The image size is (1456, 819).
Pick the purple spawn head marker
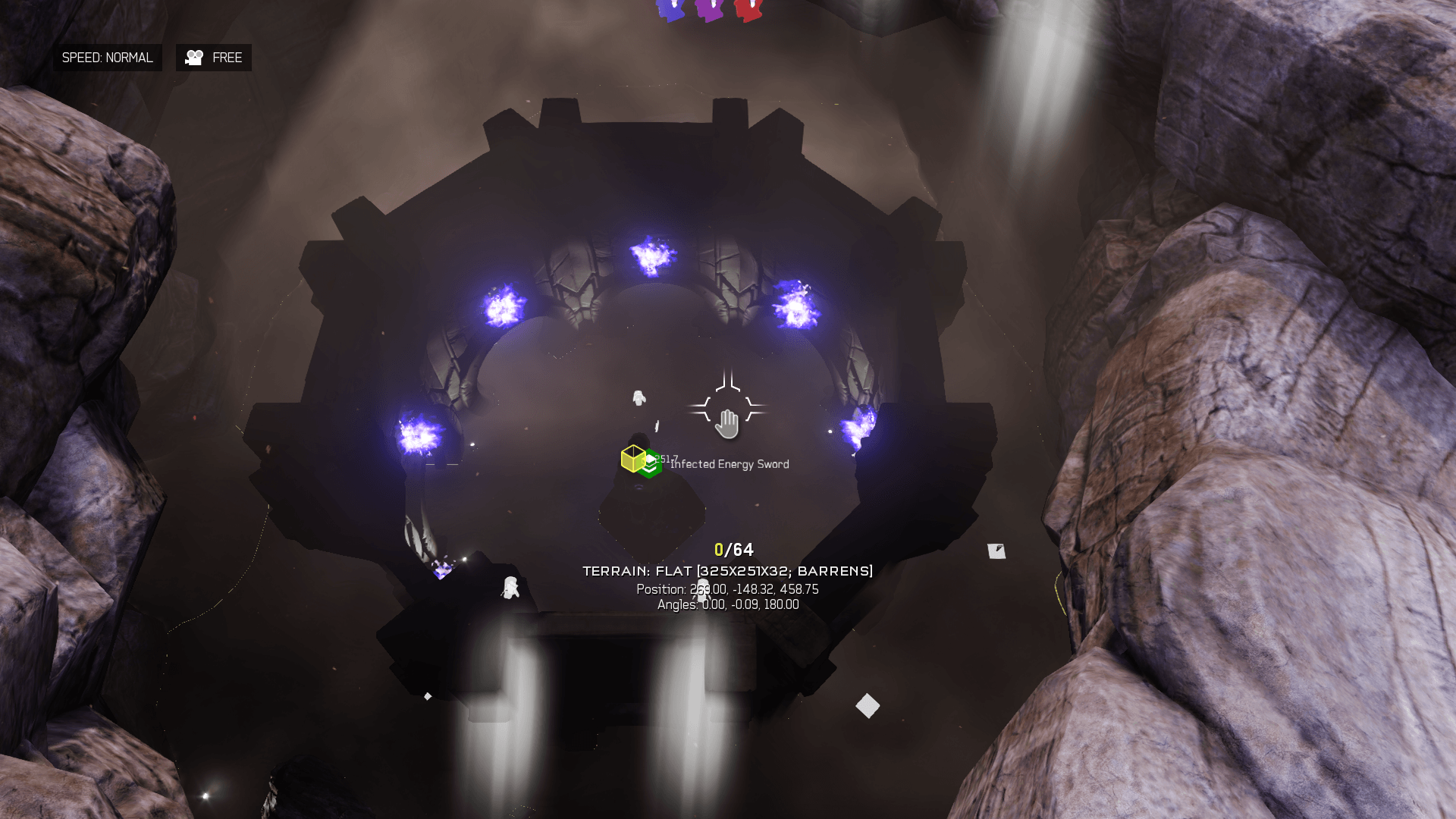pos(709,9)
